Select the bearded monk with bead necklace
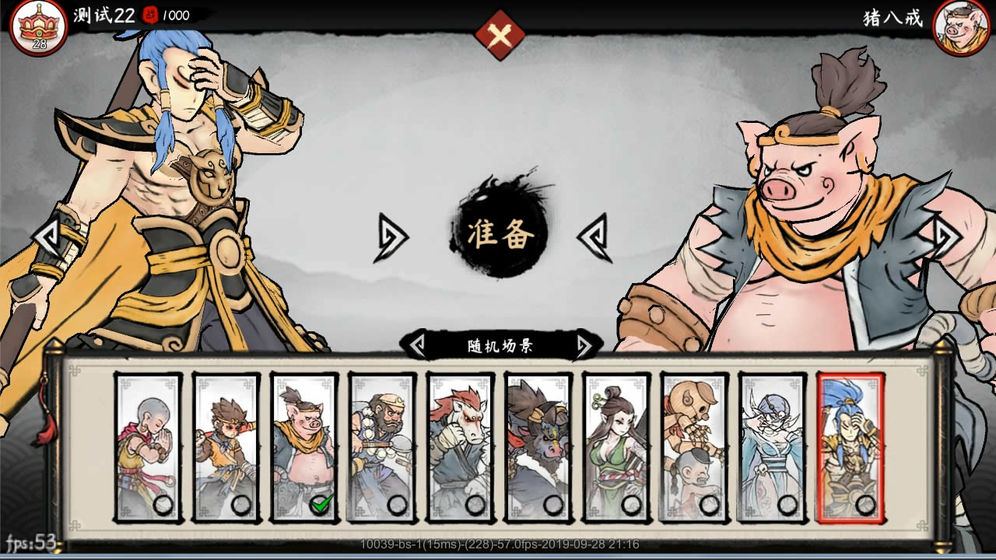 pos(382,446)
